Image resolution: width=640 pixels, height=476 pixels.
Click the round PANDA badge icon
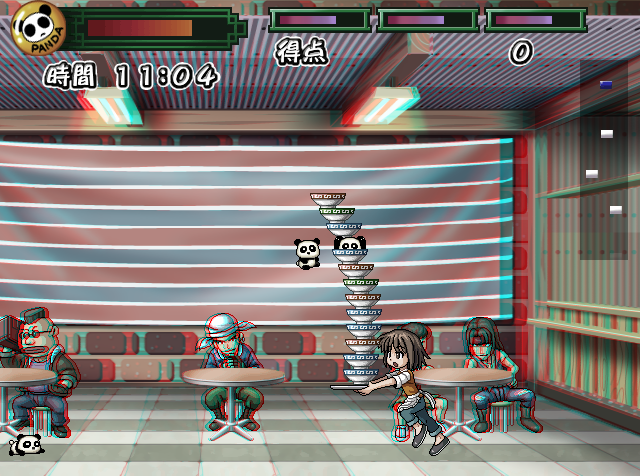tap(38, 28)
